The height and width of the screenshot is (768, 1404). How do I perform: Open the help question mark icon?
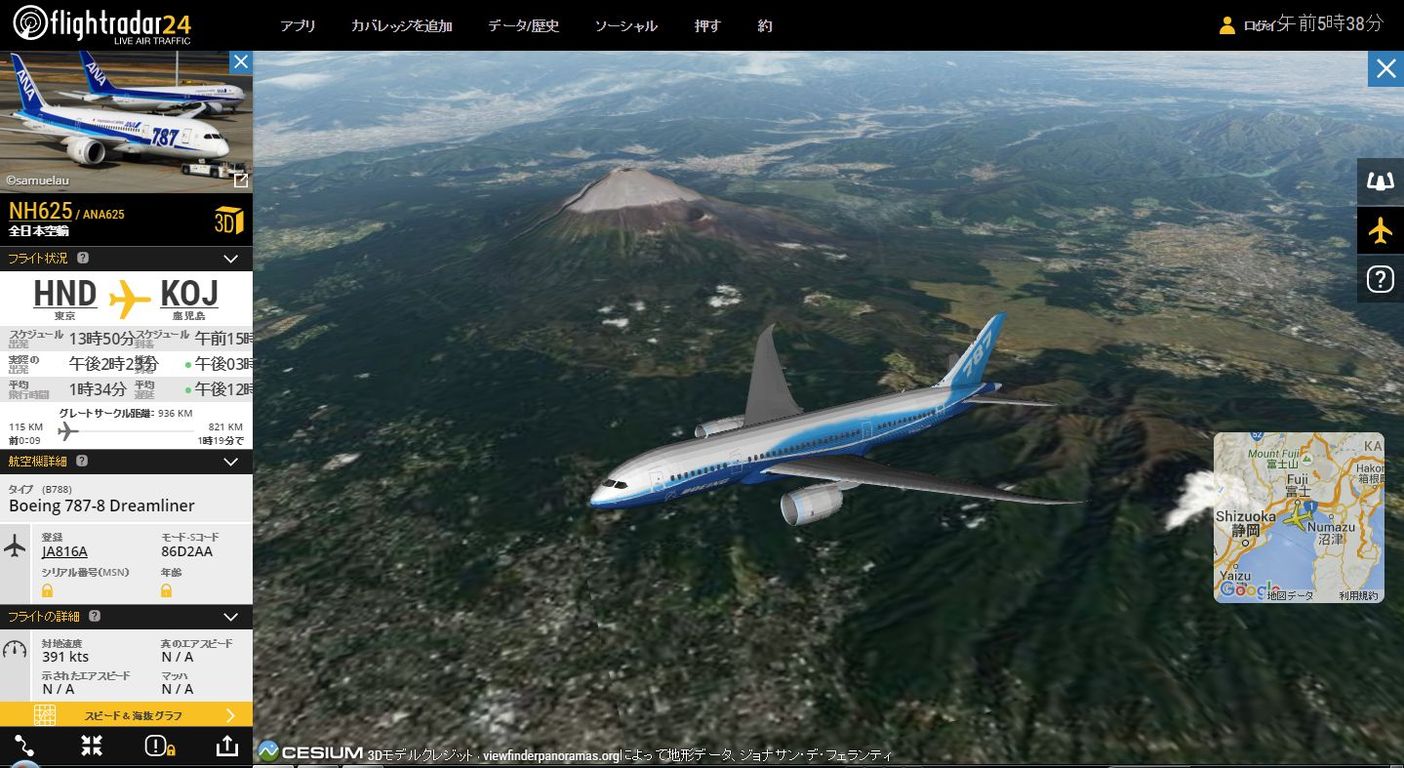[x=1380, y=279]
